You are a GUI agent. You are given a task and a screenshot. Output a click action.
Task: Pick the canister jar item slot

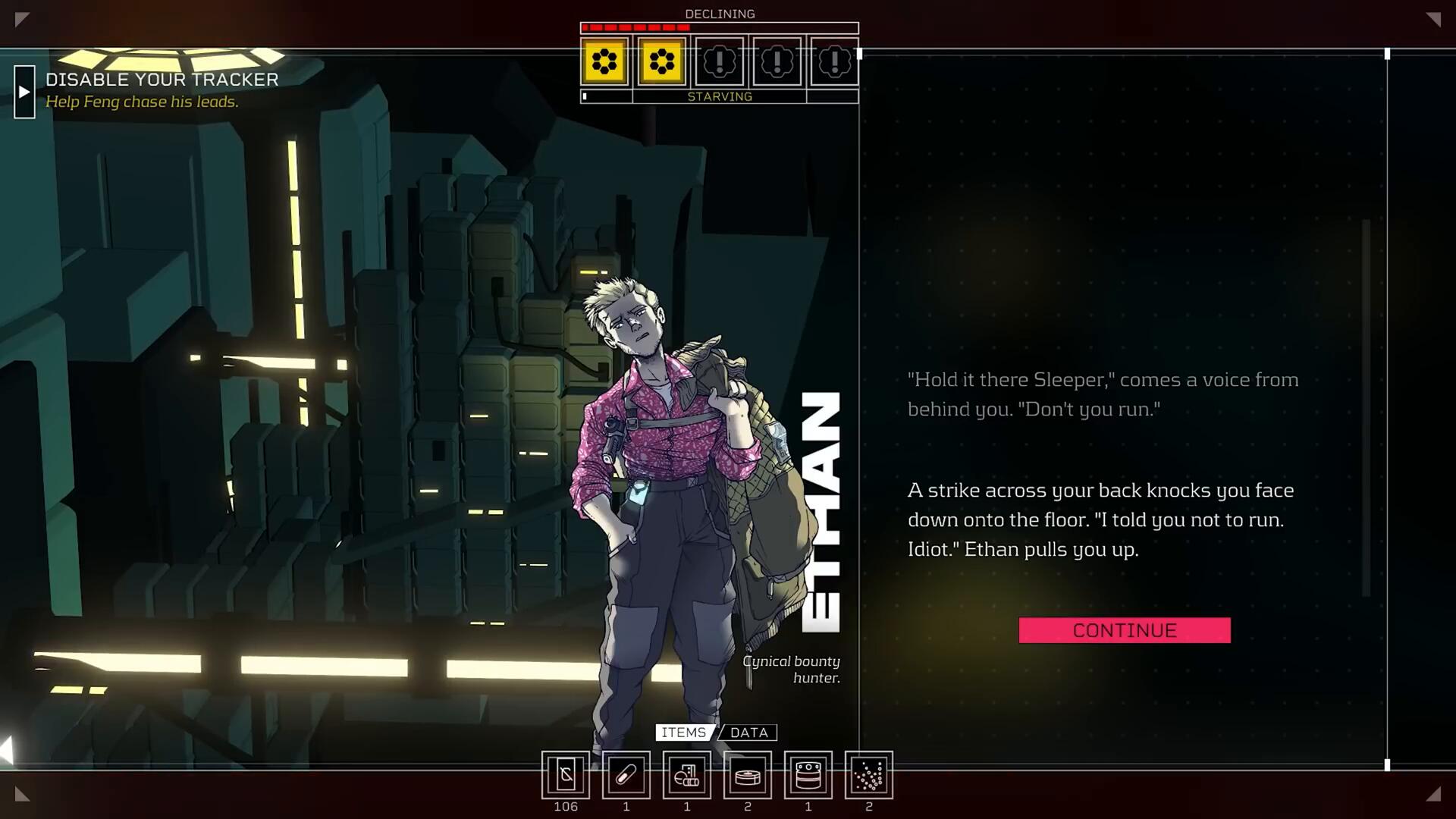tap(808, 775)
